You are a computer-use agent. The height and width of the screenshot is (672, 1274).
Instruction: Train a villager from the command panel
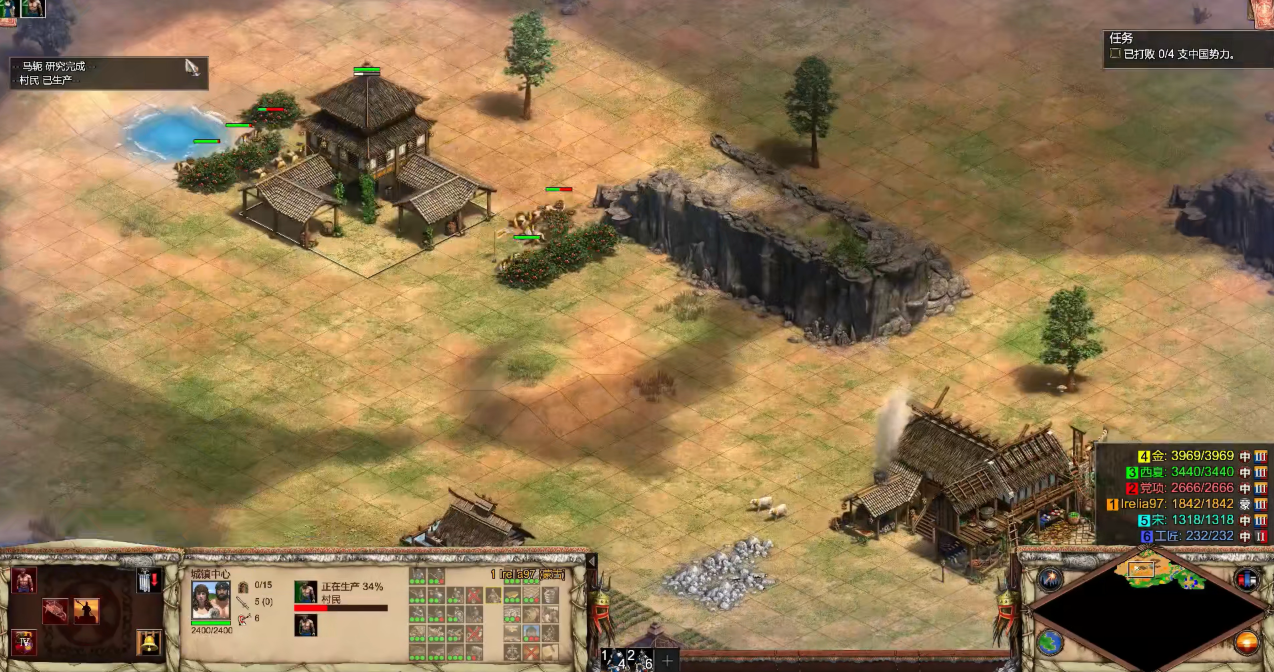click(25, 581)
